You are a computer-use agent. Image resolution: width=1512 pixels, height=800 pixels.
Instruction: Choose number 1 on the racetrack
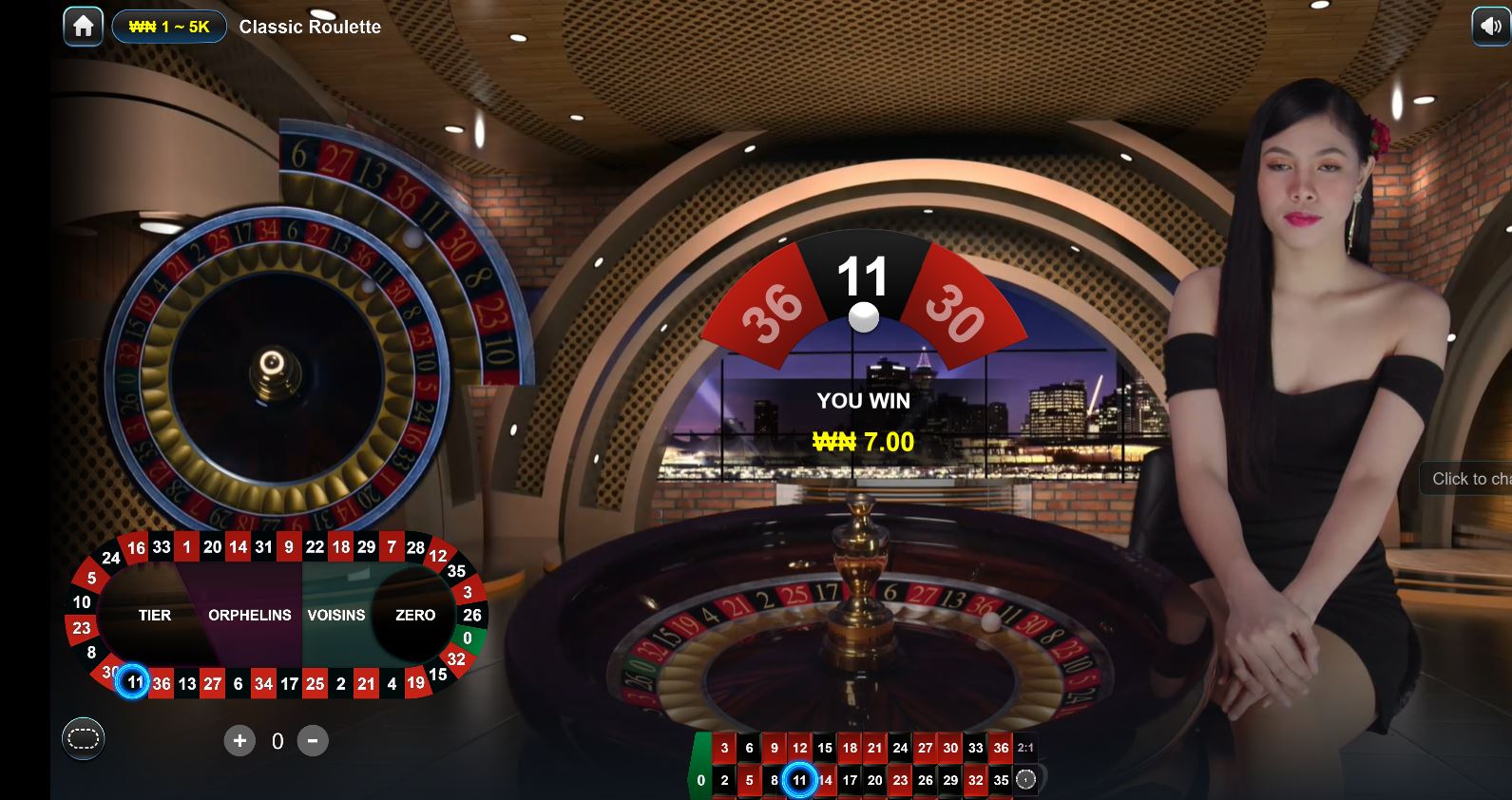click(x=187, y=546)
